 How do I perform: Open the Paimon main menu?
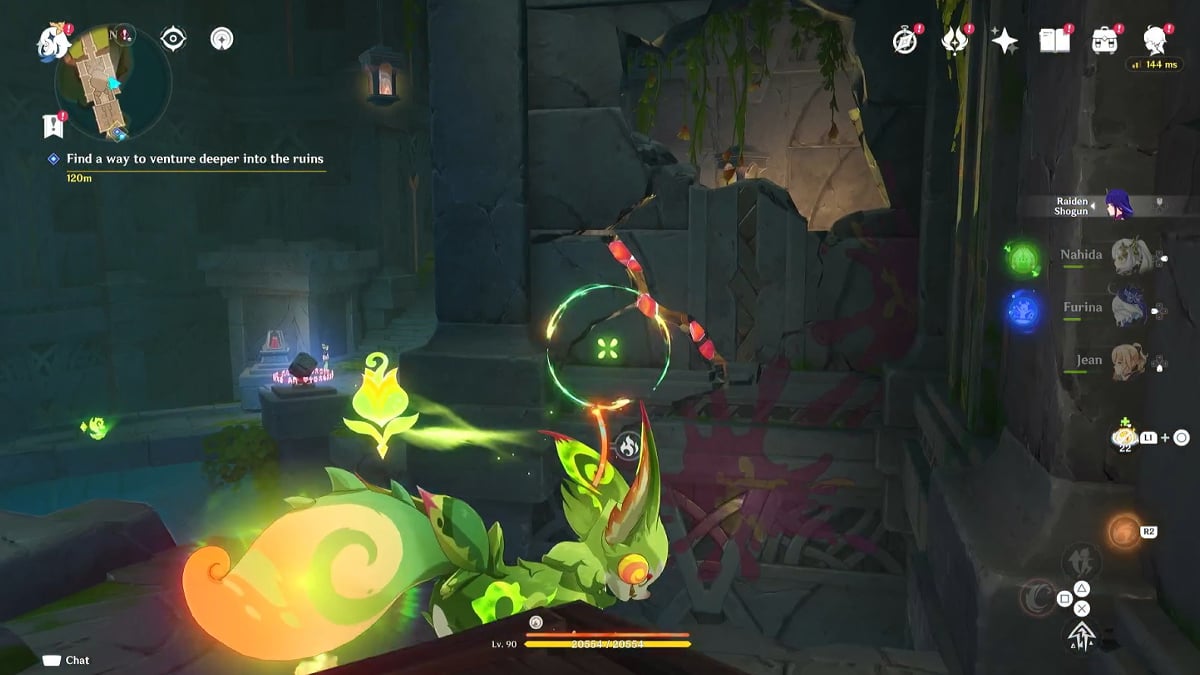(52, 42)
